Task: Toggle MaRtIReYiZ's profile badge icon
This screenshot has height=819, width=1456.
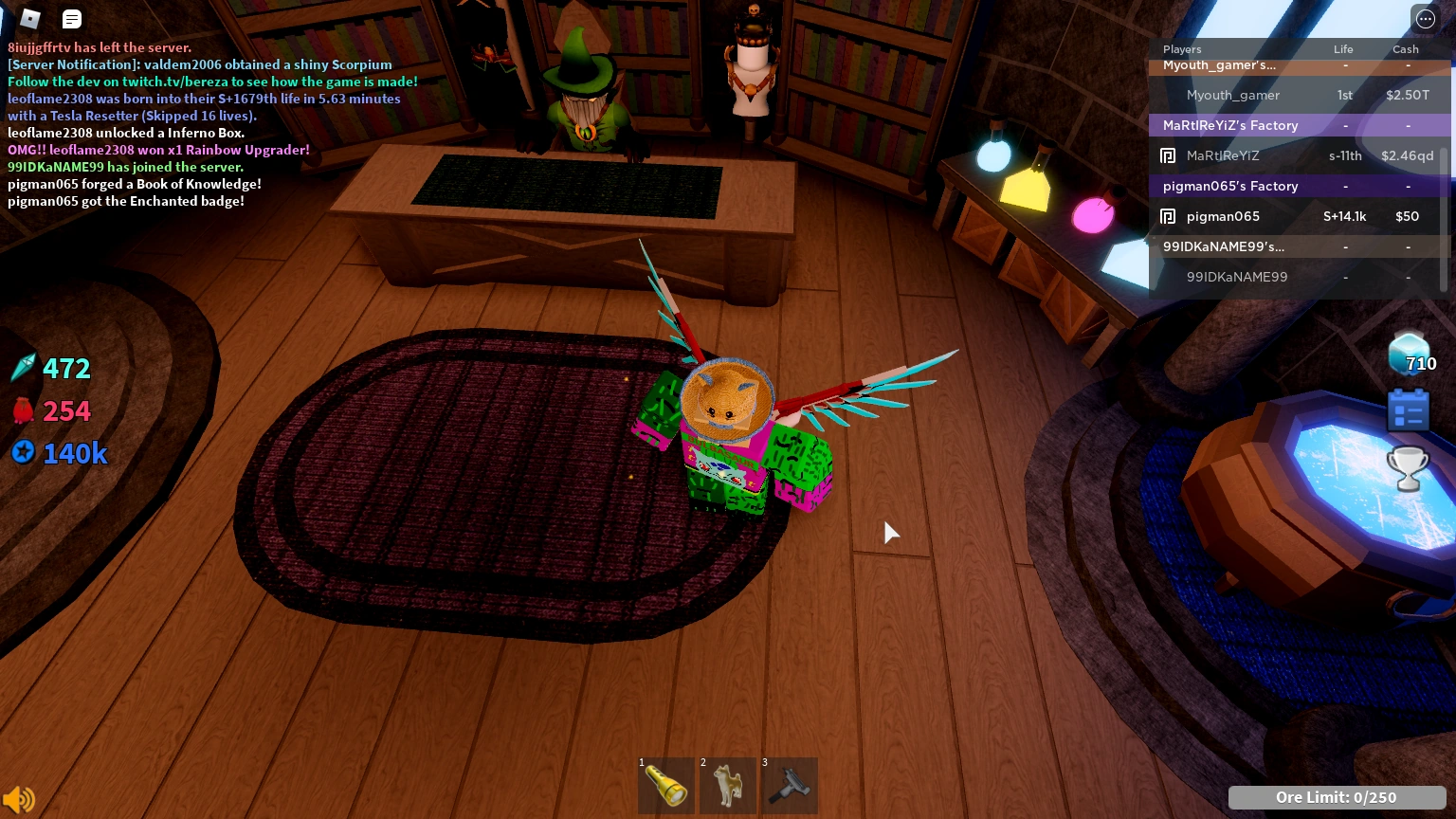Action: pos(1168,155)
